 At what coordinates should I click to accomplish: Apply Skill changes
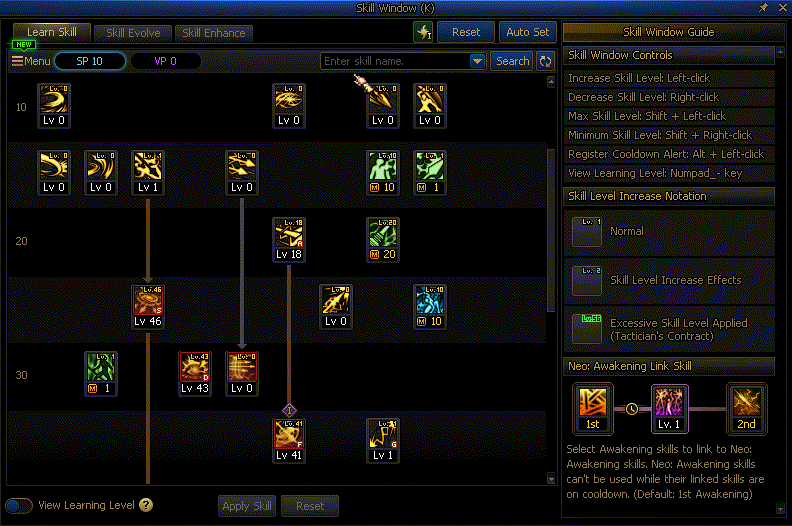click(x=247, y=506)
